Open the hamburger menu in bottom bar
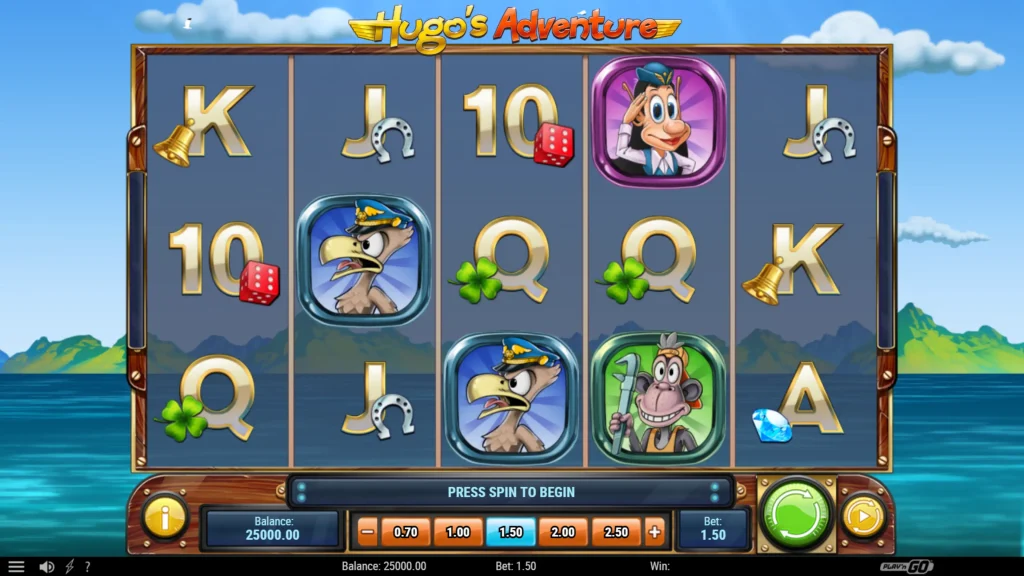 click(16, 566)
